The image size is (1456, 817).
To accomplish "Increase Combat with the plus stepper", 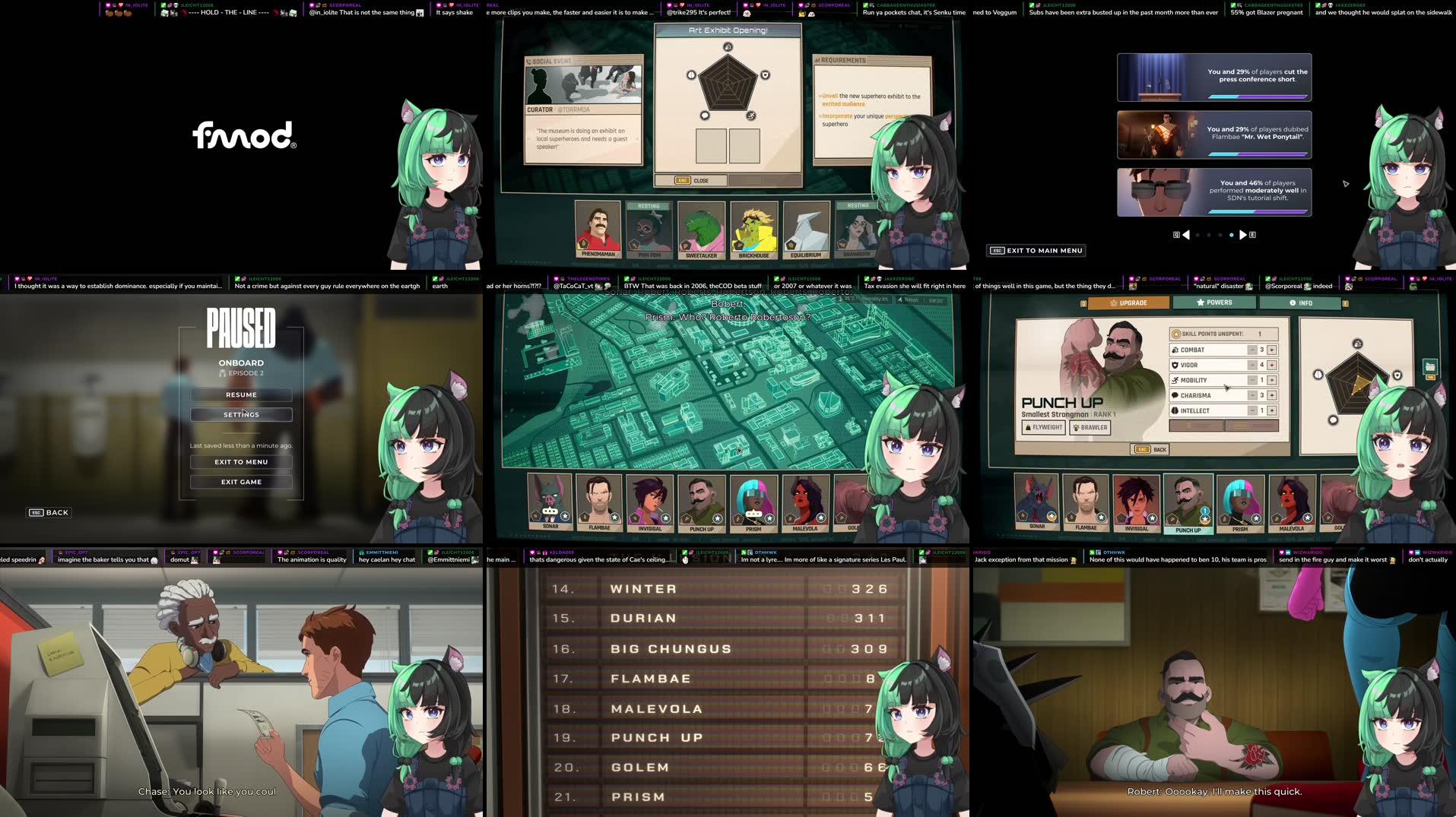I will click(x=1273, y=350).
